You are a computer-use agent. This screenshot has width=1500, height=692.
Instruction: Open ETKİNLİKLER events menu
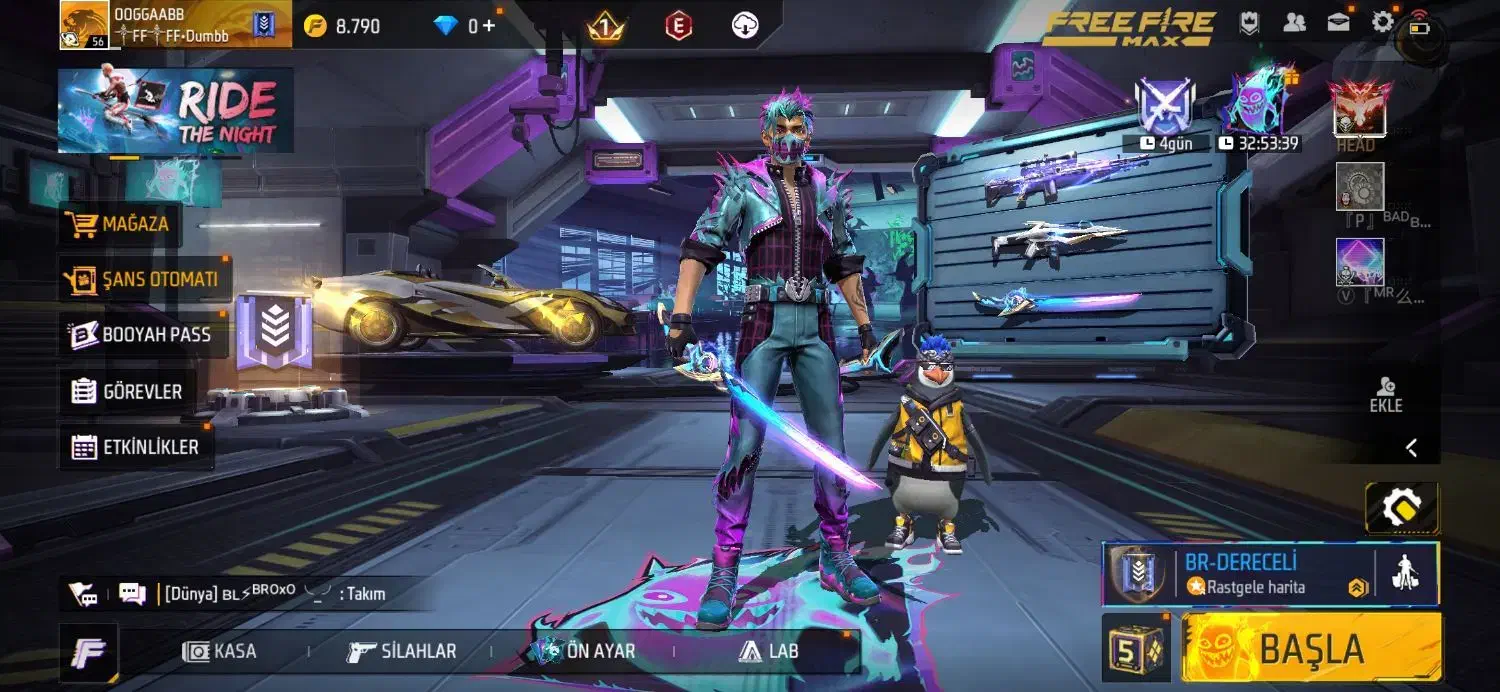pos(136,447)
